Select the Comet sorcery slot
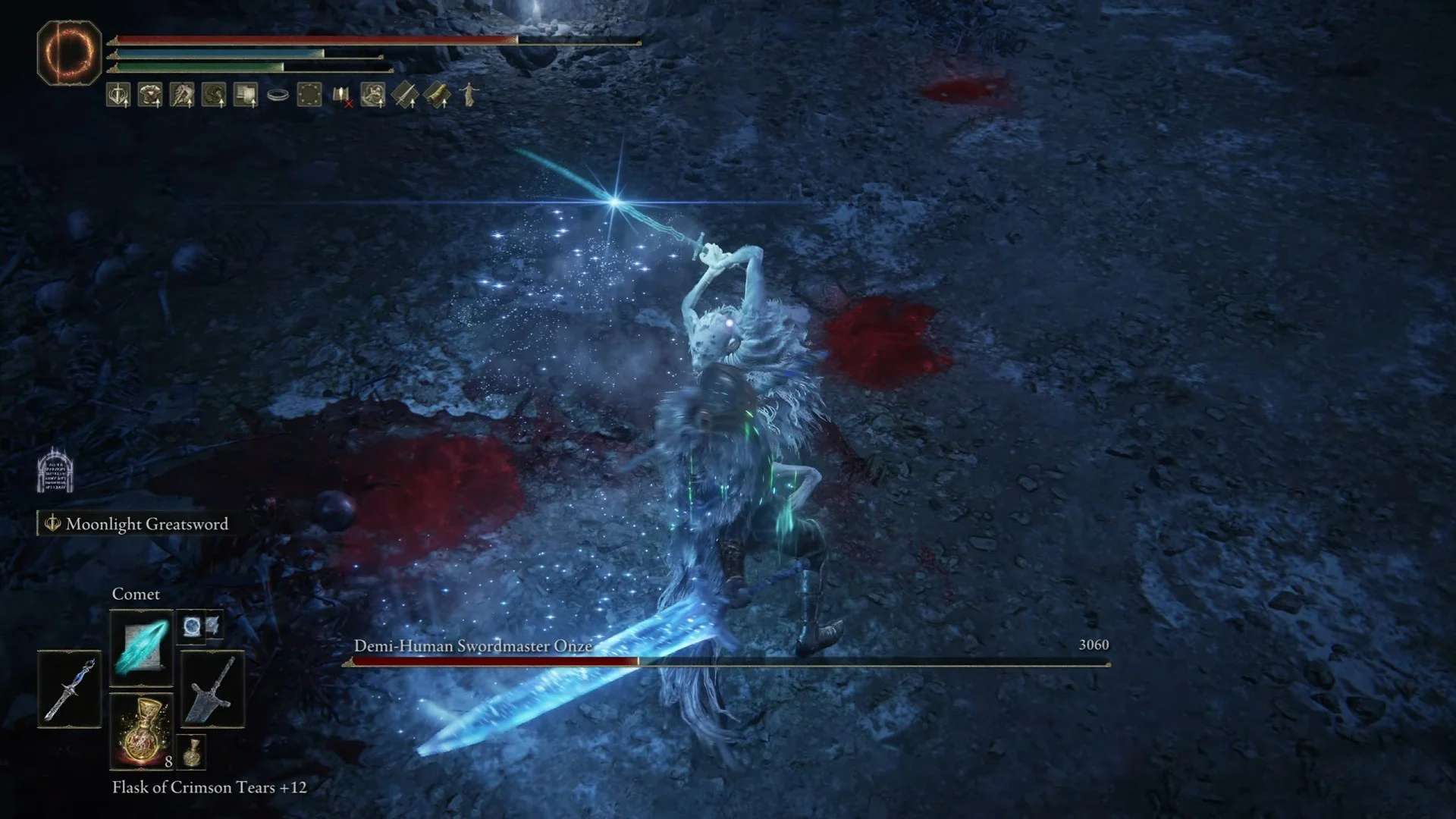Image resolution: width=1456 pixels, height=819 pixels. (142, 647)
